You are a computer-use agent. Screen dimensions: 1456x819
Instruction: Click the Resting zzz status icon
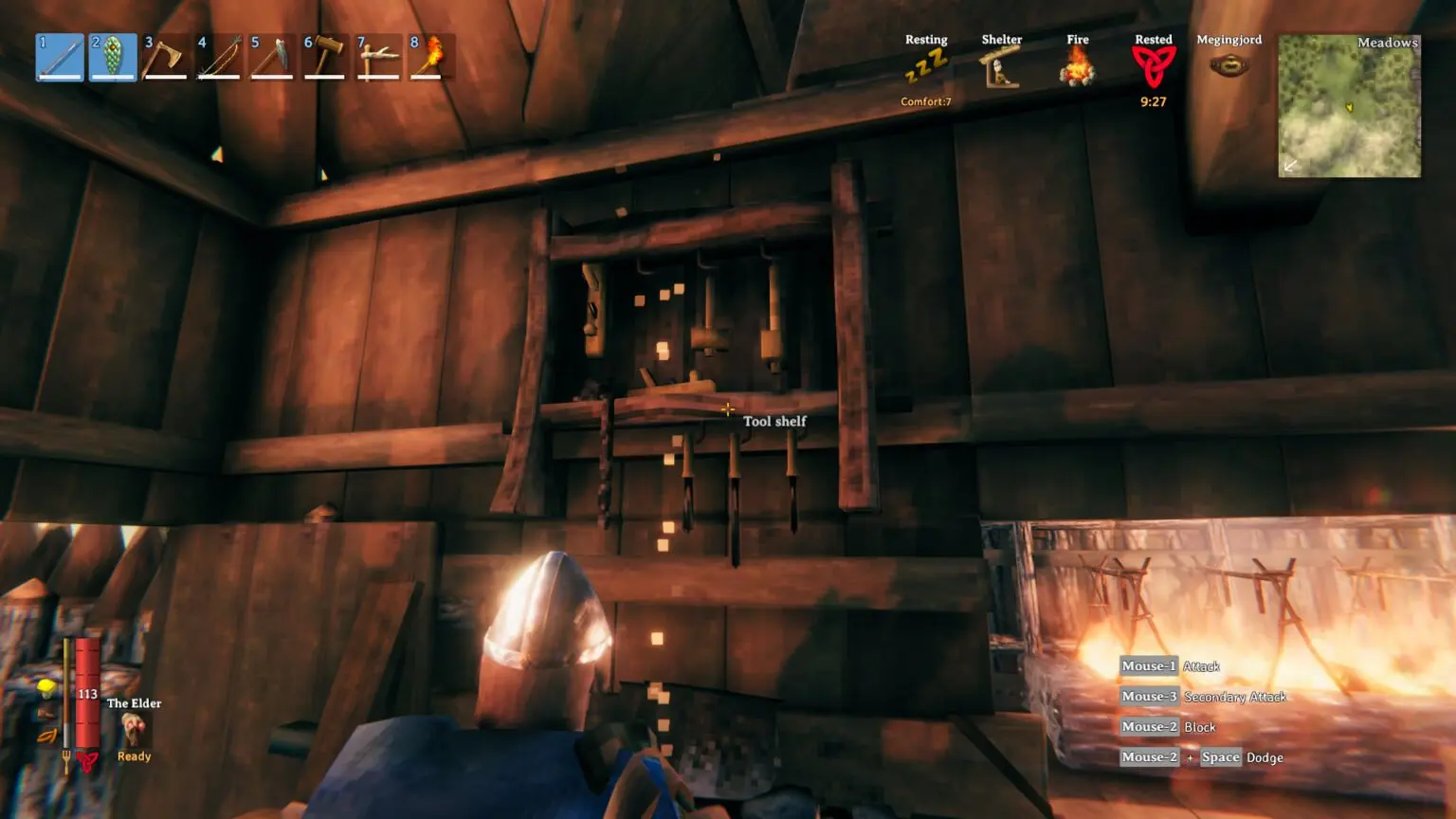tap(926, 66)
